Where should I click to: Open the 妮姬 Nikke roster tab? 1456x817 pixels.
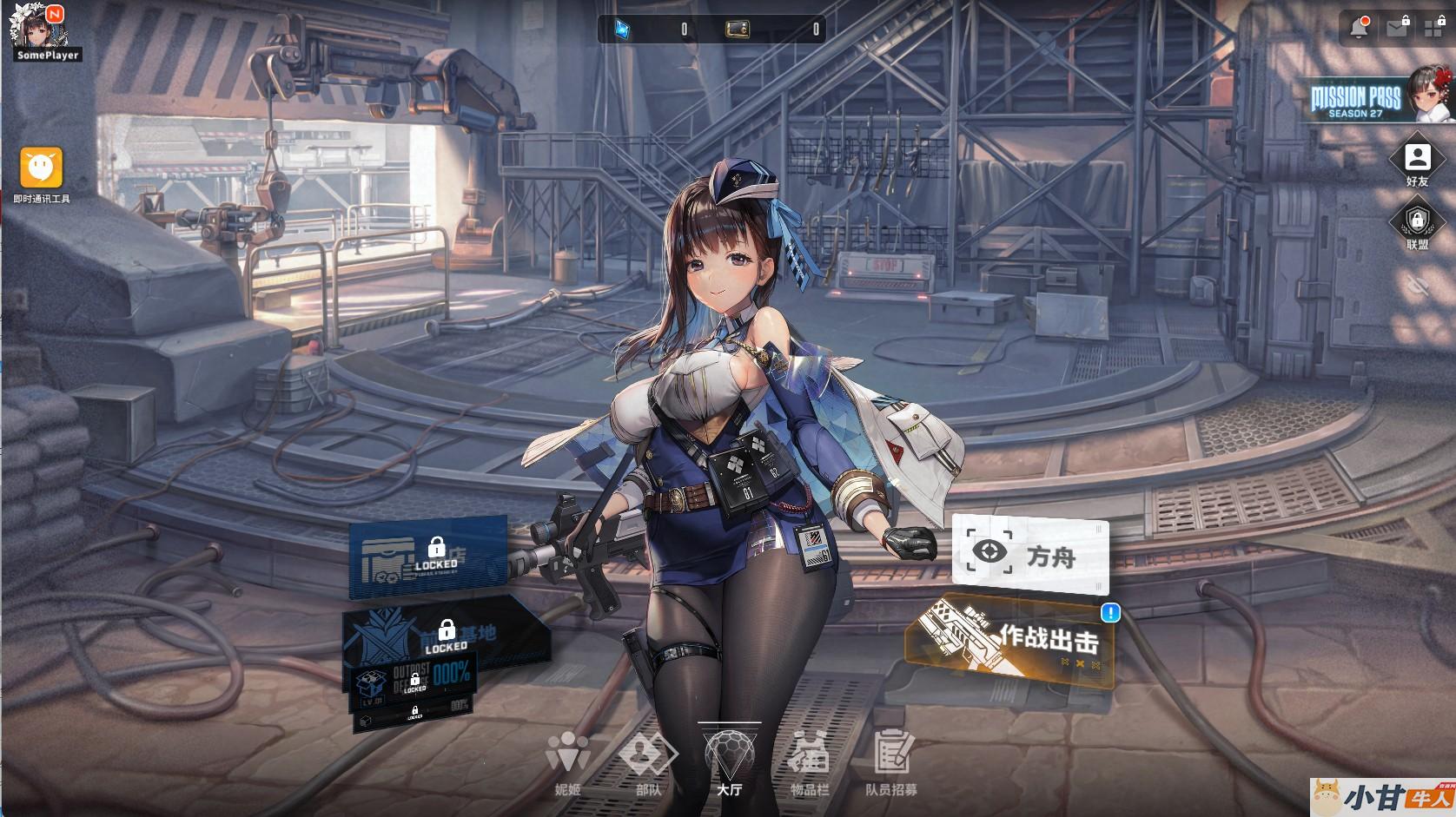[x=567, y=762]
